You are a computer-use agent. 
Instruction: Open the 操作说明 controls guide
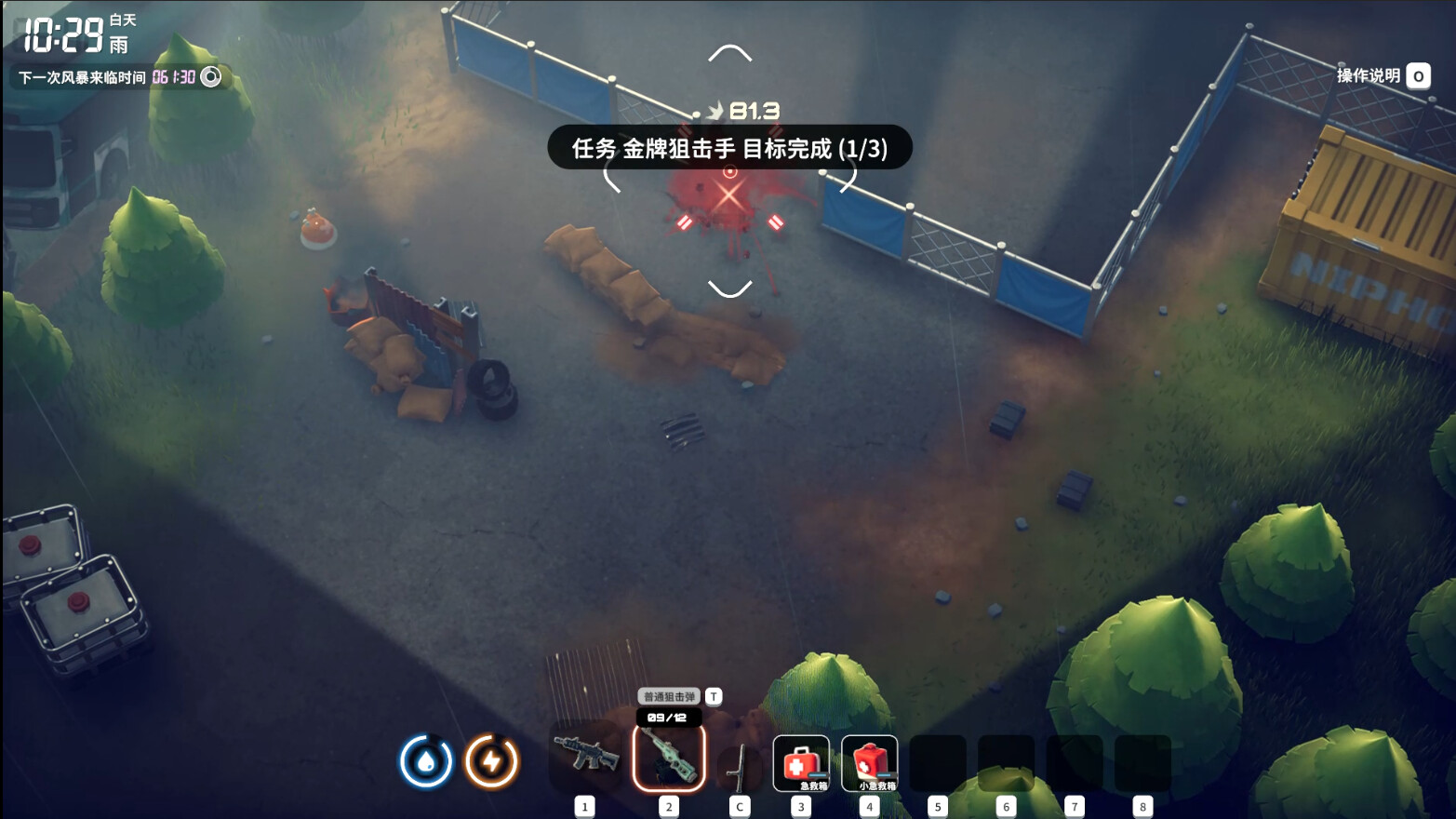pos(1382,76)
